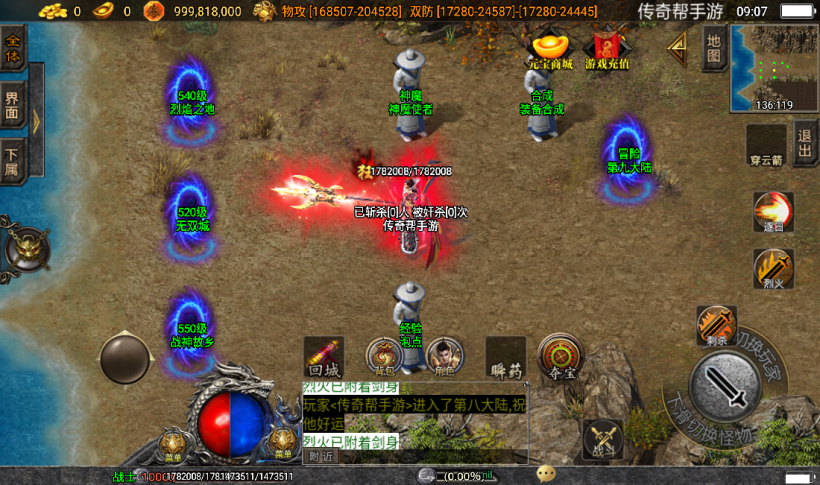Use the 刺杀 thrust skill
Viewport: 820px width, 485px height.
coord(716,325)
